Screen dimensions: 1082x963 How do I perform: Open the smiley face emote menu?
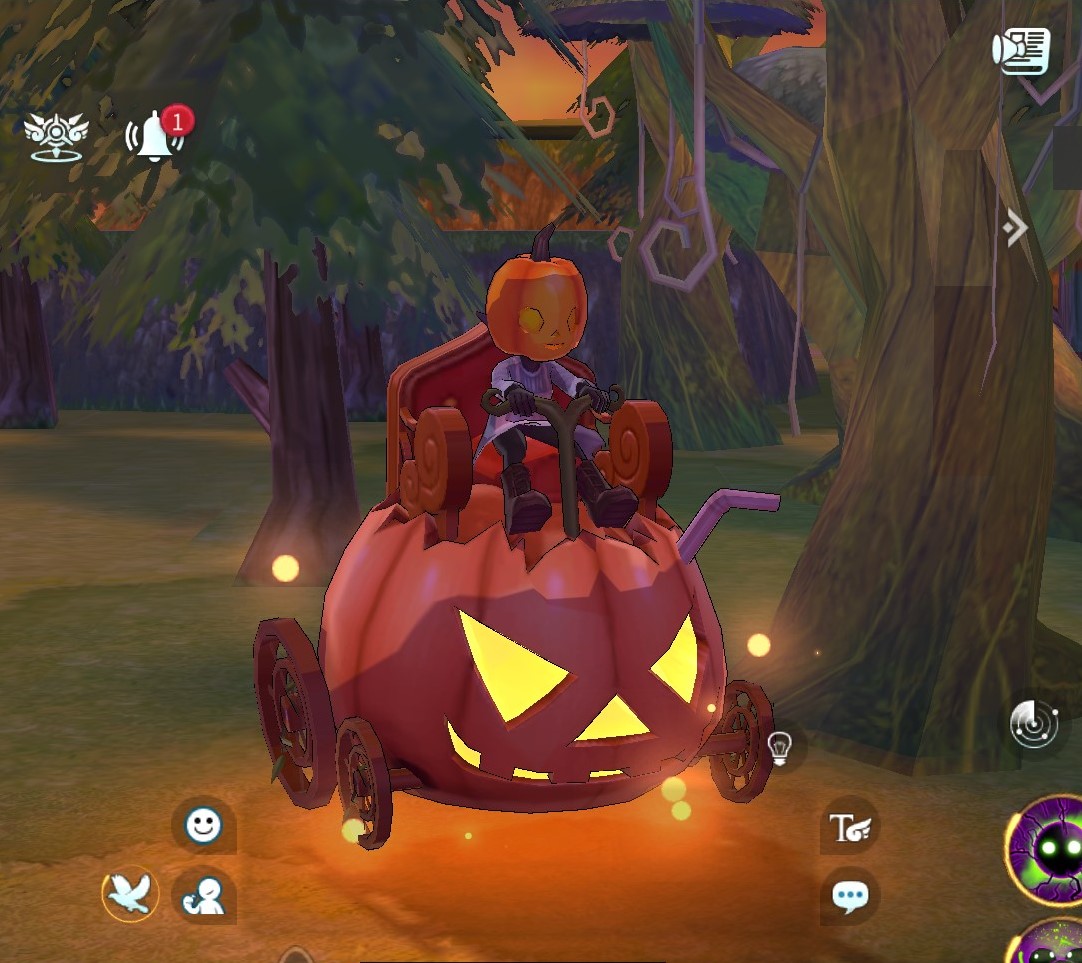coord(203,825)
